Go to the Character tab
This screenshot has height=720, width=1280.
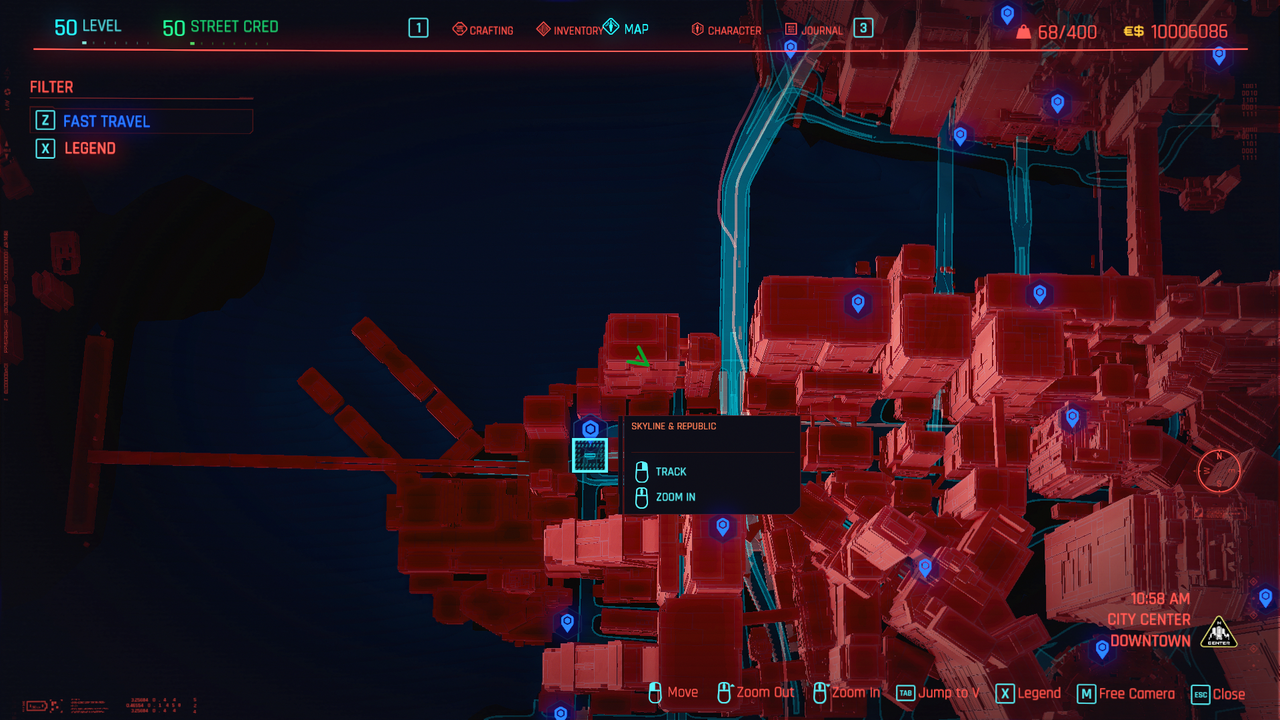pos(726,30)
